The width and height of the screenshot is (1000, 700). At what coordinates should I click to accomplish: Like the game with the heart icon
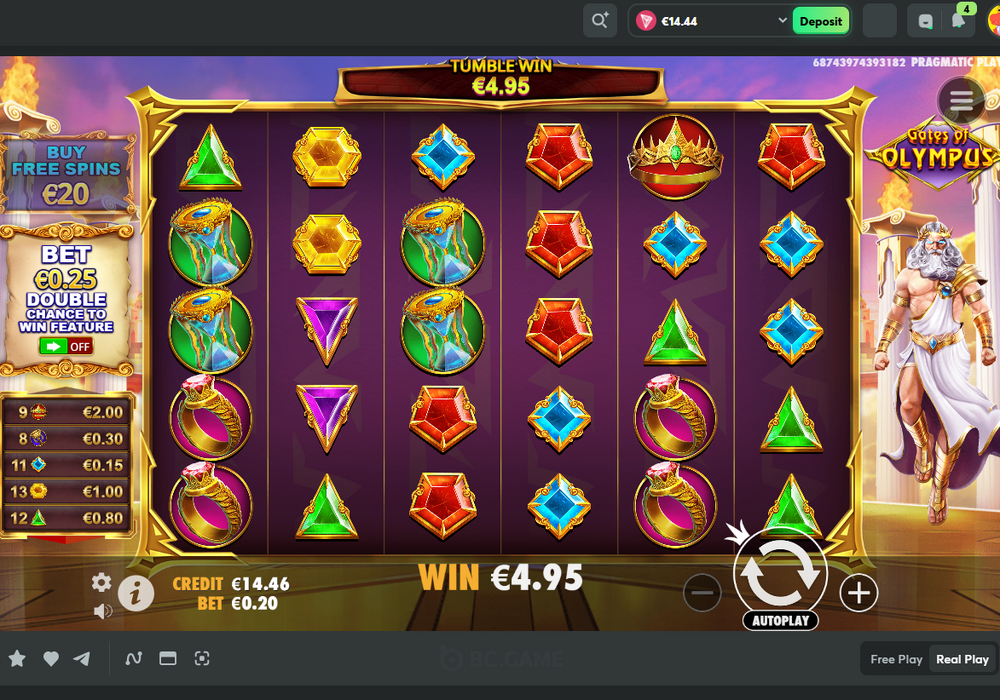point(51,658)
